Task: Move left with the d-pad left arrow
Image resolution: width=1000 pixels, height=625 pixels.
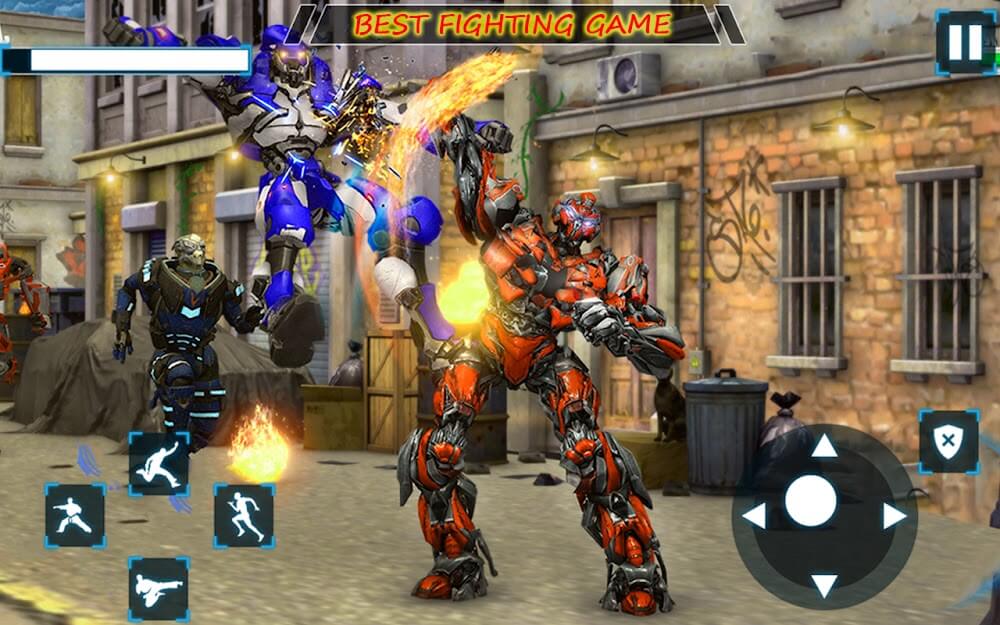Action: (754, 516)
